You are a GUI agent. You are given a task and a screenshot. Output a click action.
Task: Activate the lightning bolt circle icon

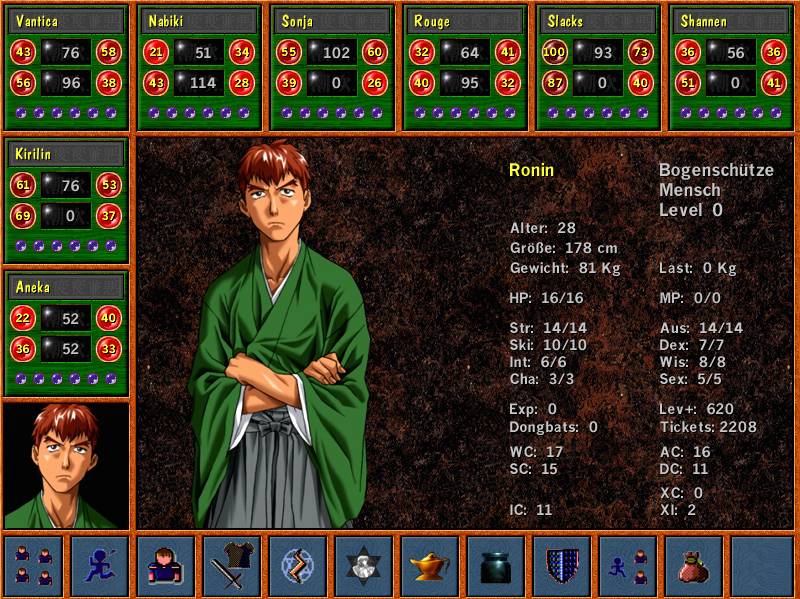point(298,566)
